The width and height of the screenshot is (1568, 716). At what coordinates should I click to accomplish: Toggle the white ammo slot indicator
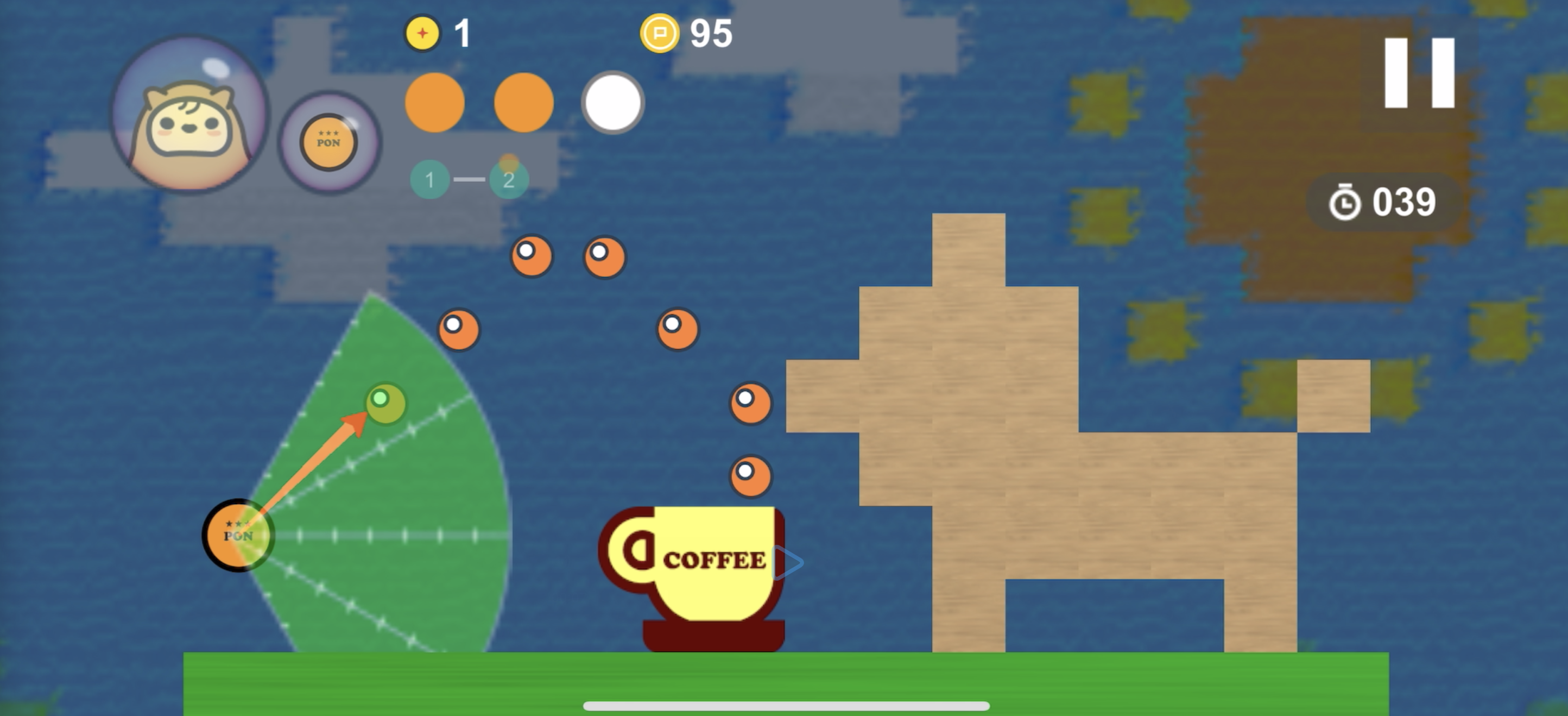pyautogui.click(x=612, y=102)
